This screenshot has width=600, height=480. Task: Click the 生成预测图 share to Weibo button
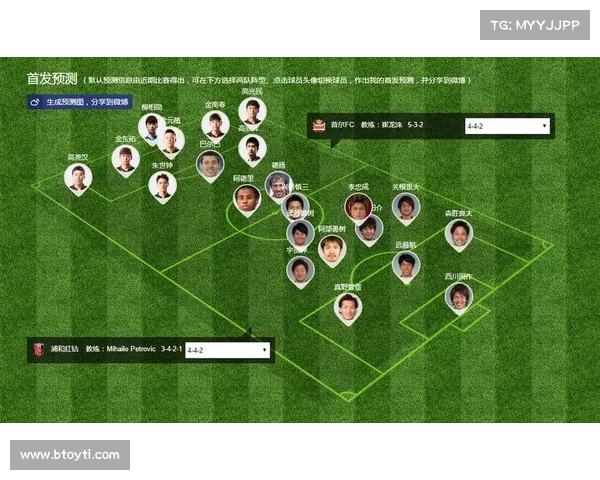pos(79,101)
